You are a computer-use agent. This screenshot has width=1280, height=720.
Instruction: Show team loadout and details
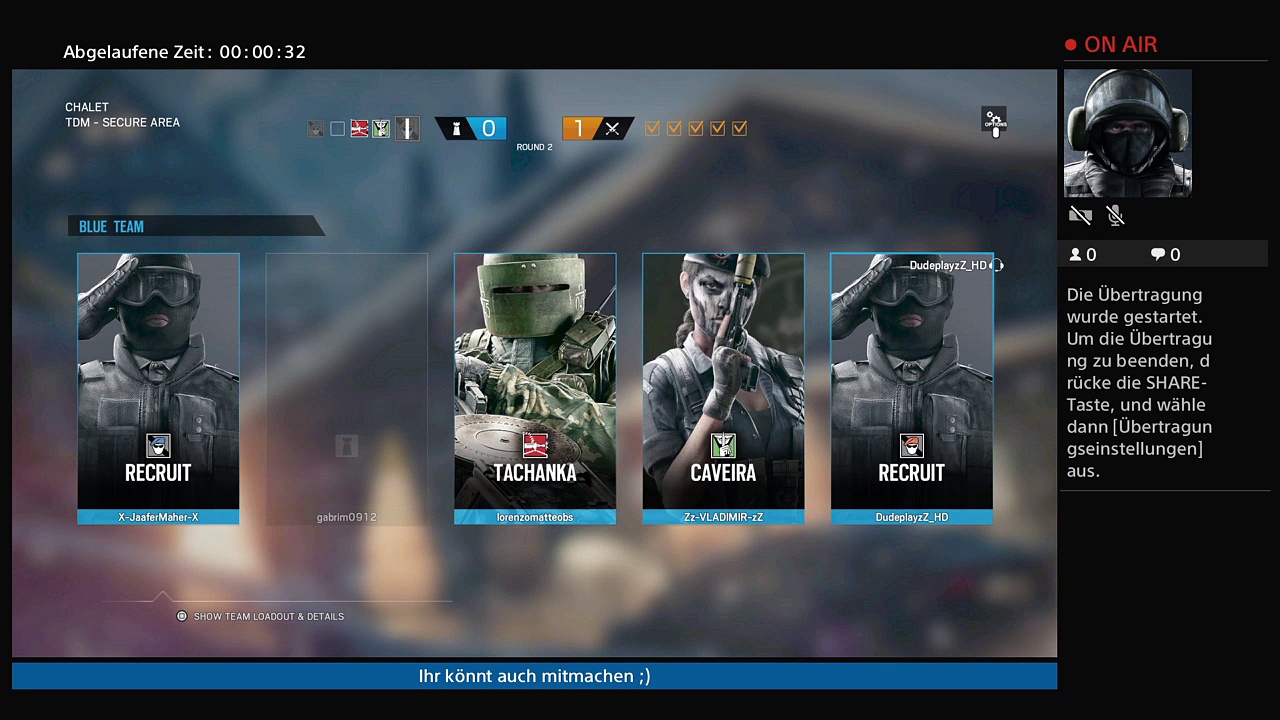(260, 616)
